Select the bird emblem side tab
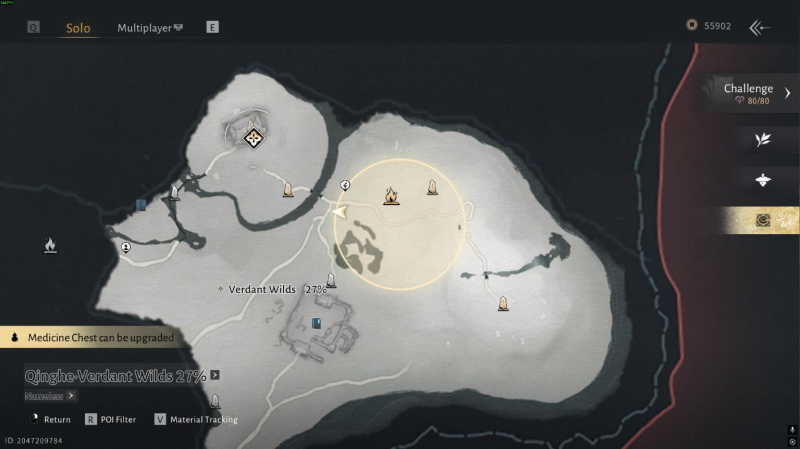Image resolution: width=800 pixels, height=449 pixels. click(x=763, y=180)
